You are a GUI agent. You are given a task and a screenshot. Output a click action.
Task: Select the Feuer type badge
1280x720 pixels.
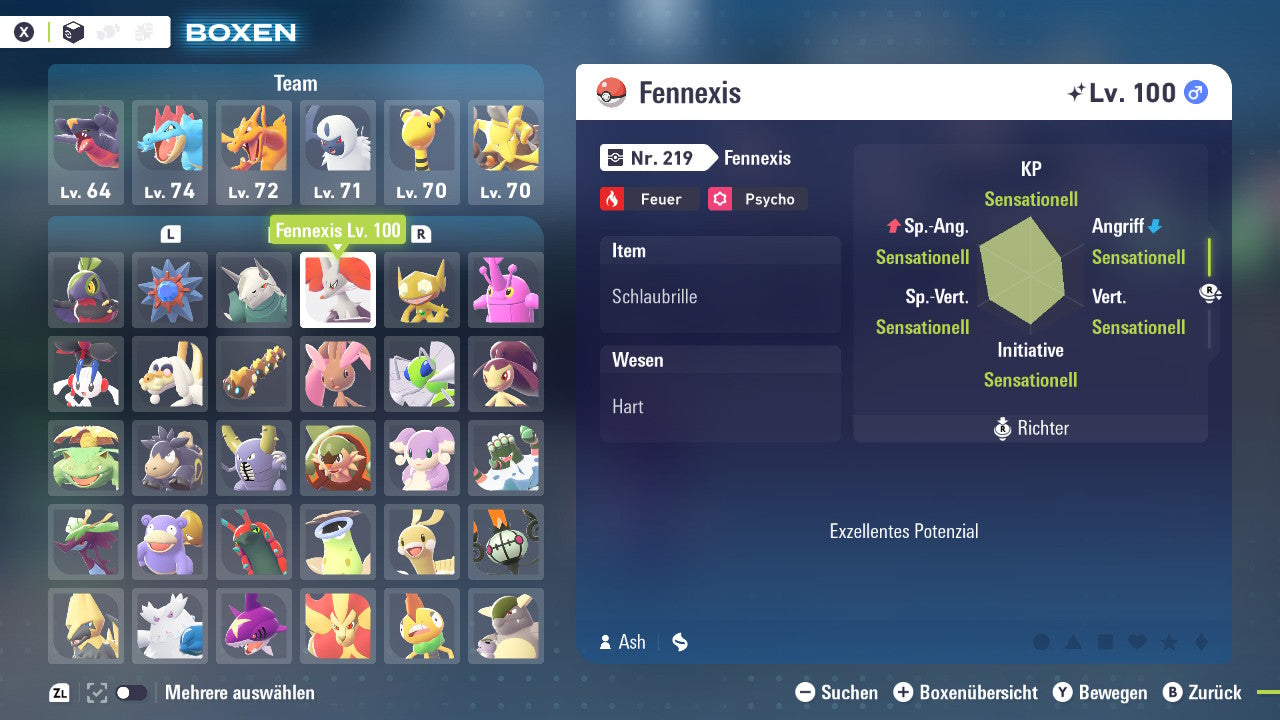coord(649,199)
